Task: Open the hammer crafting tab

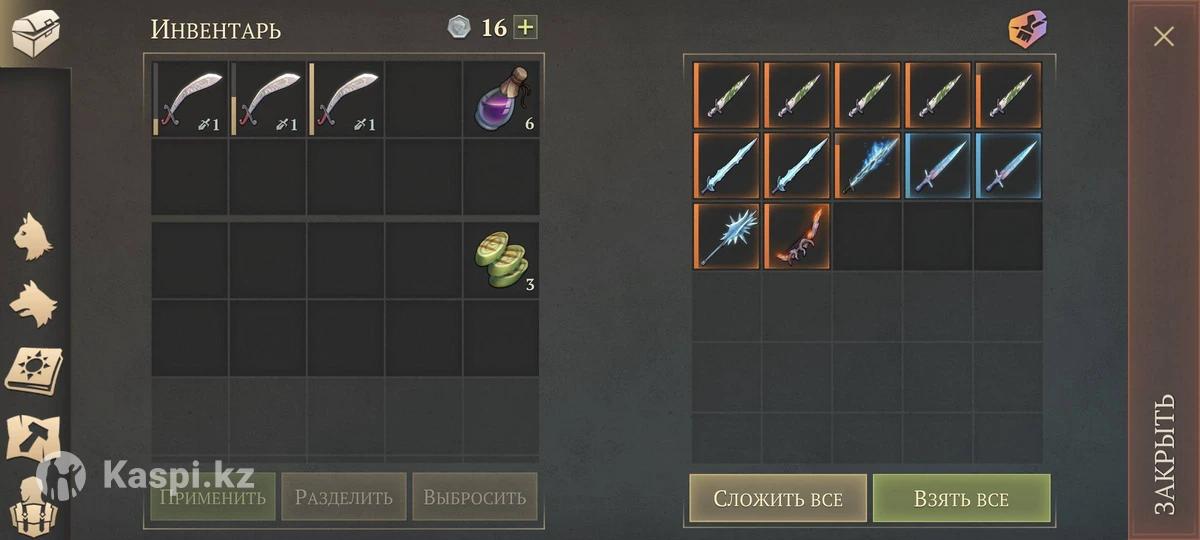Action: [34, 438]
